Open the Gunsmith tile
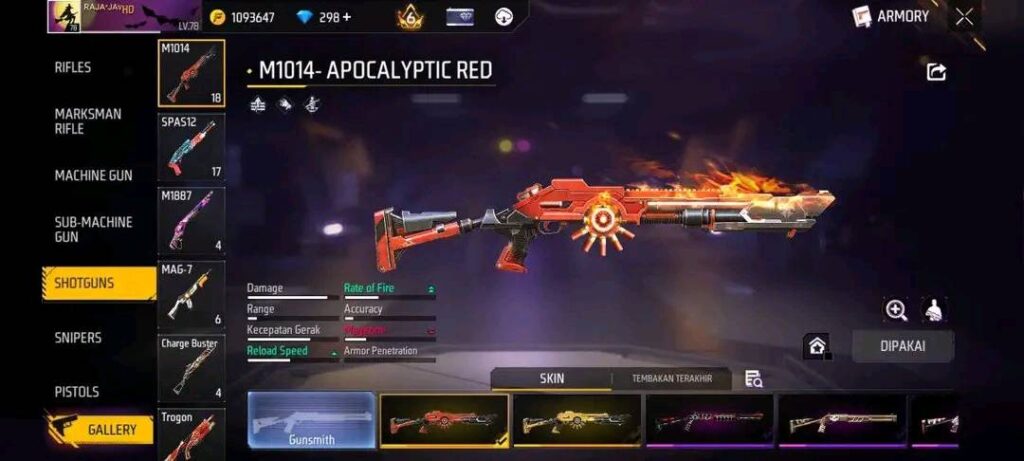1024x461 pixels. point(311,420)
